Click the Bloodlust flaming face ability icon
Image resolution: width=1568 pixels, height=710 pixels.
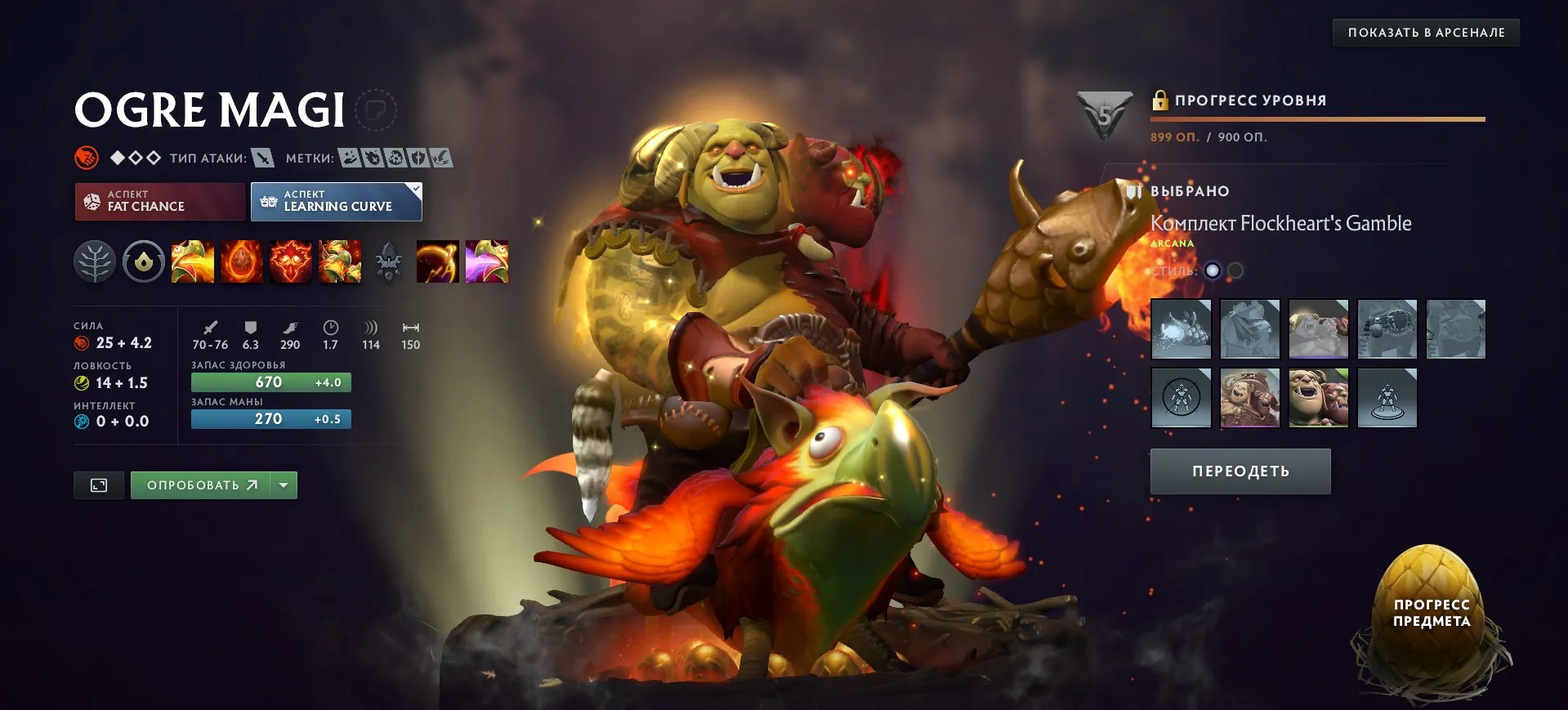pos(291,261)
